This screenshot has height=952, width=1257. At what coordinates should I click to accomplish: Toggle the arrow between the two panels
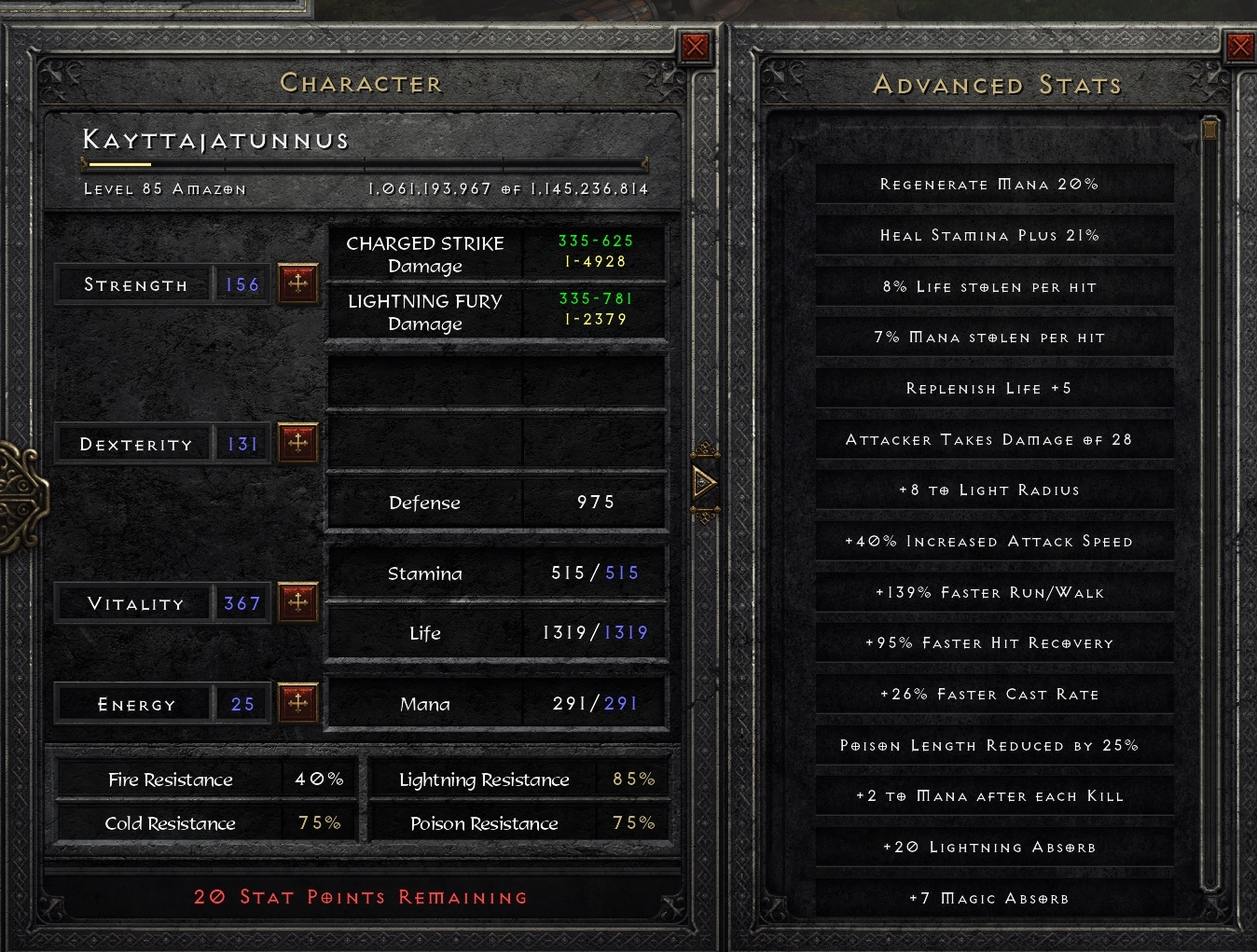pos(704,483)
